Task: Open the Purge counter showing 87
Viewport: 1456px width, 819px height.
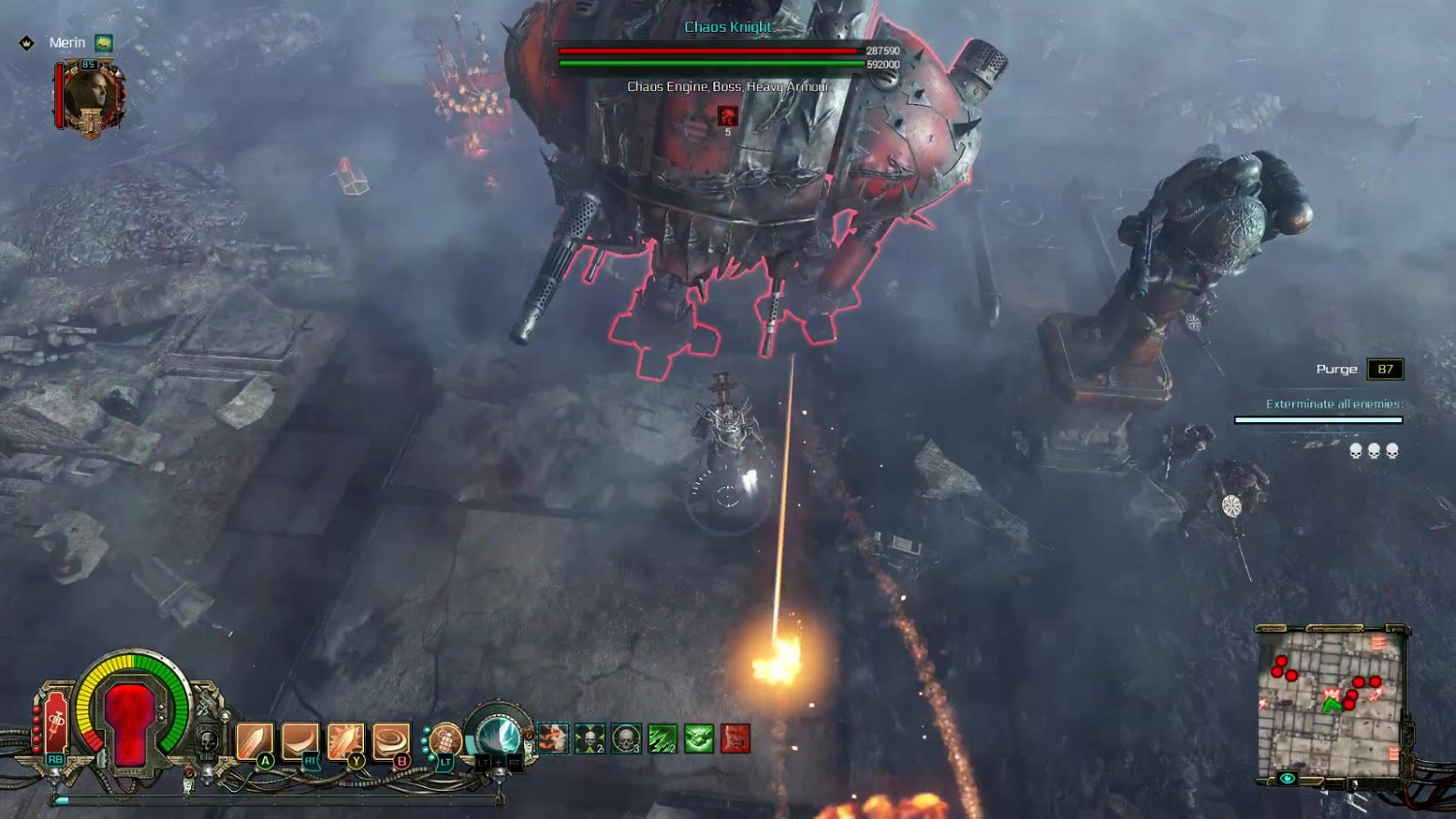Action: [x=1387, y=369]
